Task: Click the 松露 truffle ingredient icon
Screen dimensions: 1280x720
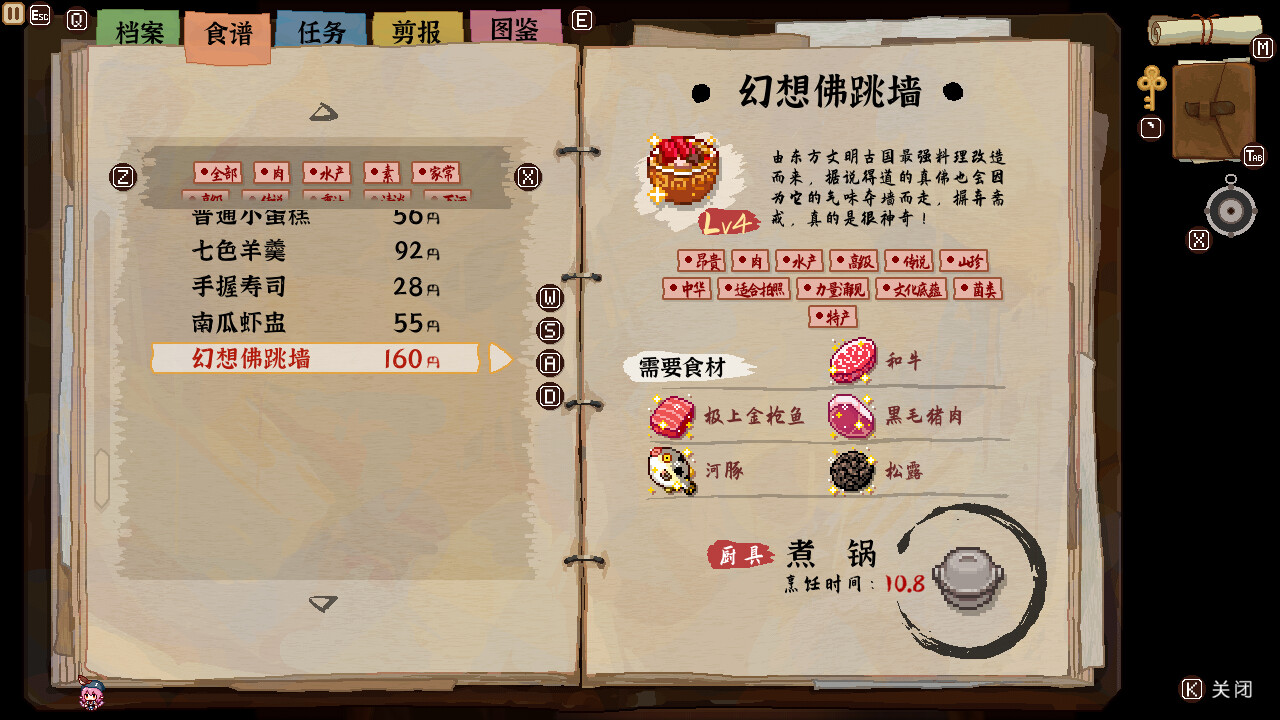Action: coord(851,469)
